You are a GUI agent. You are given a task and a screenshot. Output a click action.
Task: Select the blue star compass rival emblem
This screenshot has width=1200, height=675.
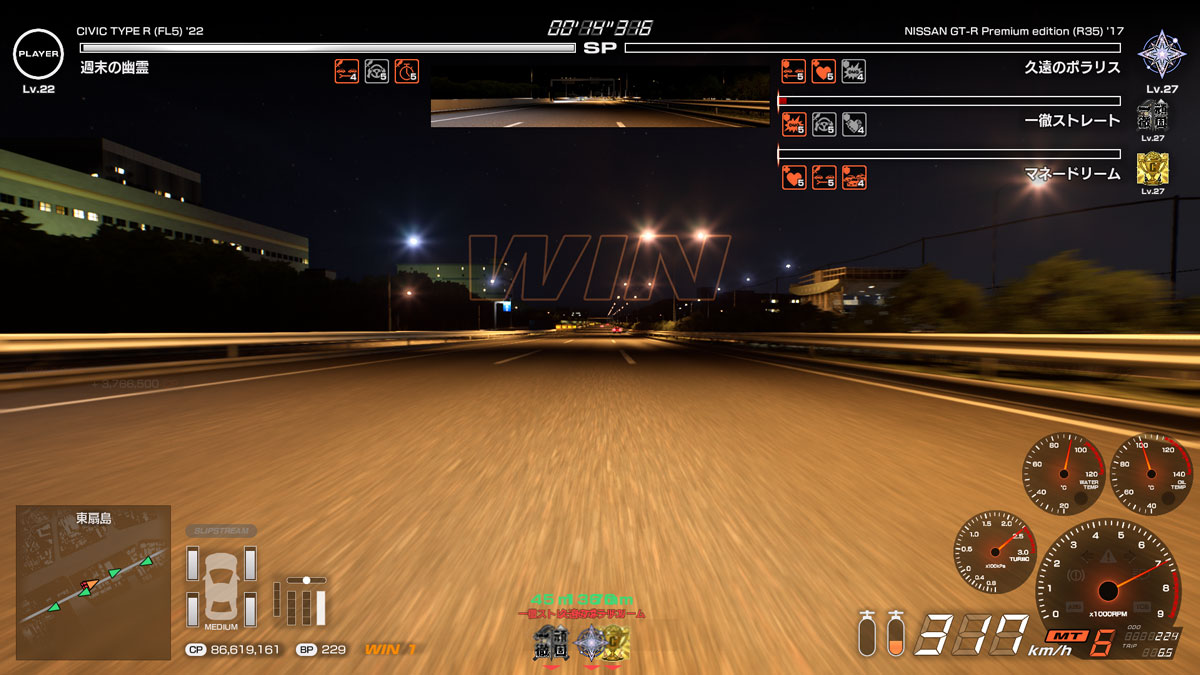pyautogui.click(x=1161, y=54)
